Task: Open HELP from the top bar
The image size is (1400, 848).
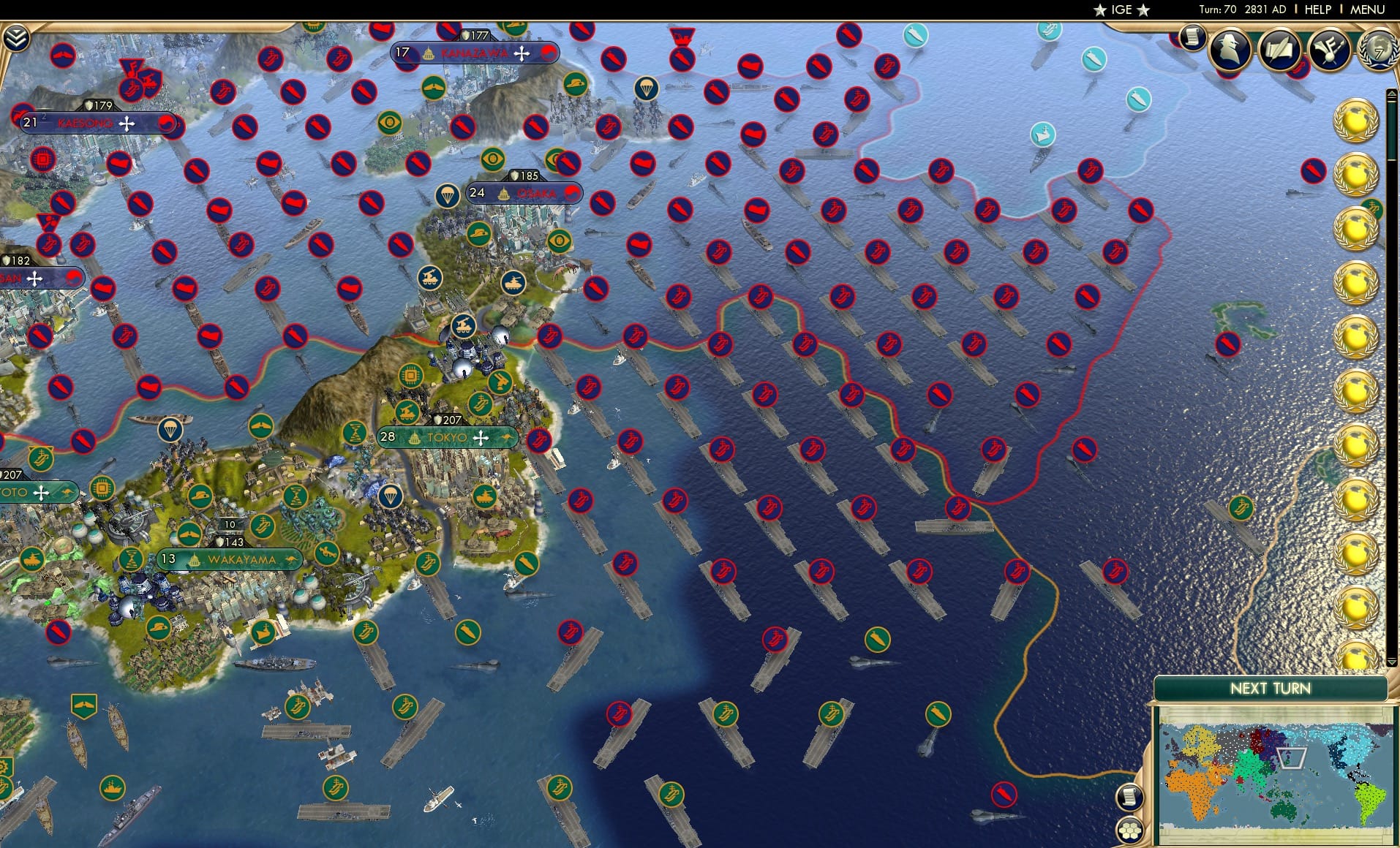Action: click(1317, 10)
